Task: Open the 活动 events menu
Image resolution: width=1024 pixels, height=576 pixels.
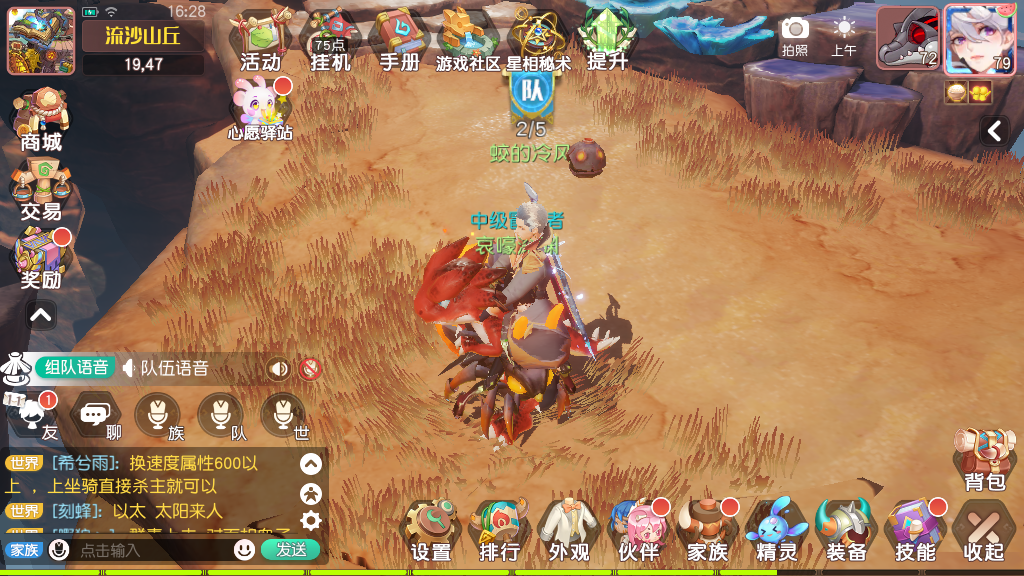Action: tap(260, 42)
